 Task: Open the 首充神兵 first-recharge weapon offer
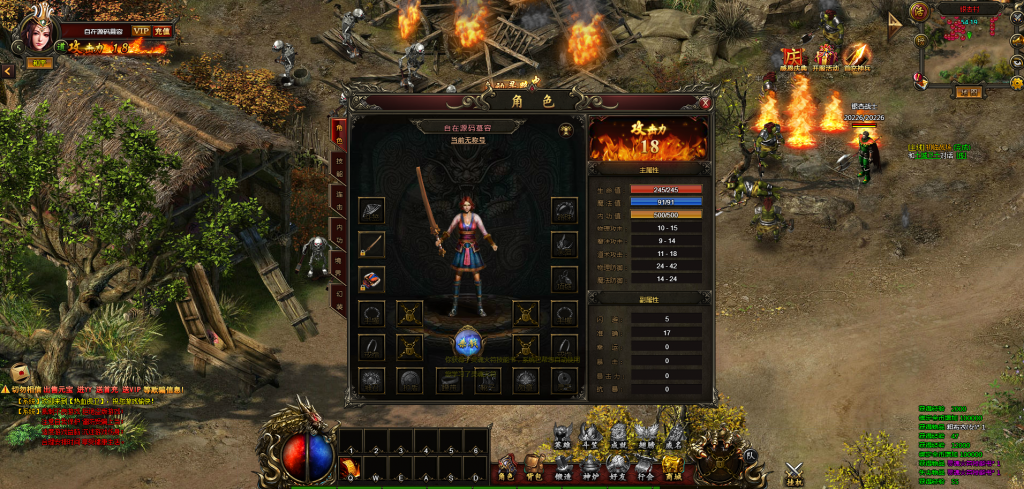(x=857, y=58)
